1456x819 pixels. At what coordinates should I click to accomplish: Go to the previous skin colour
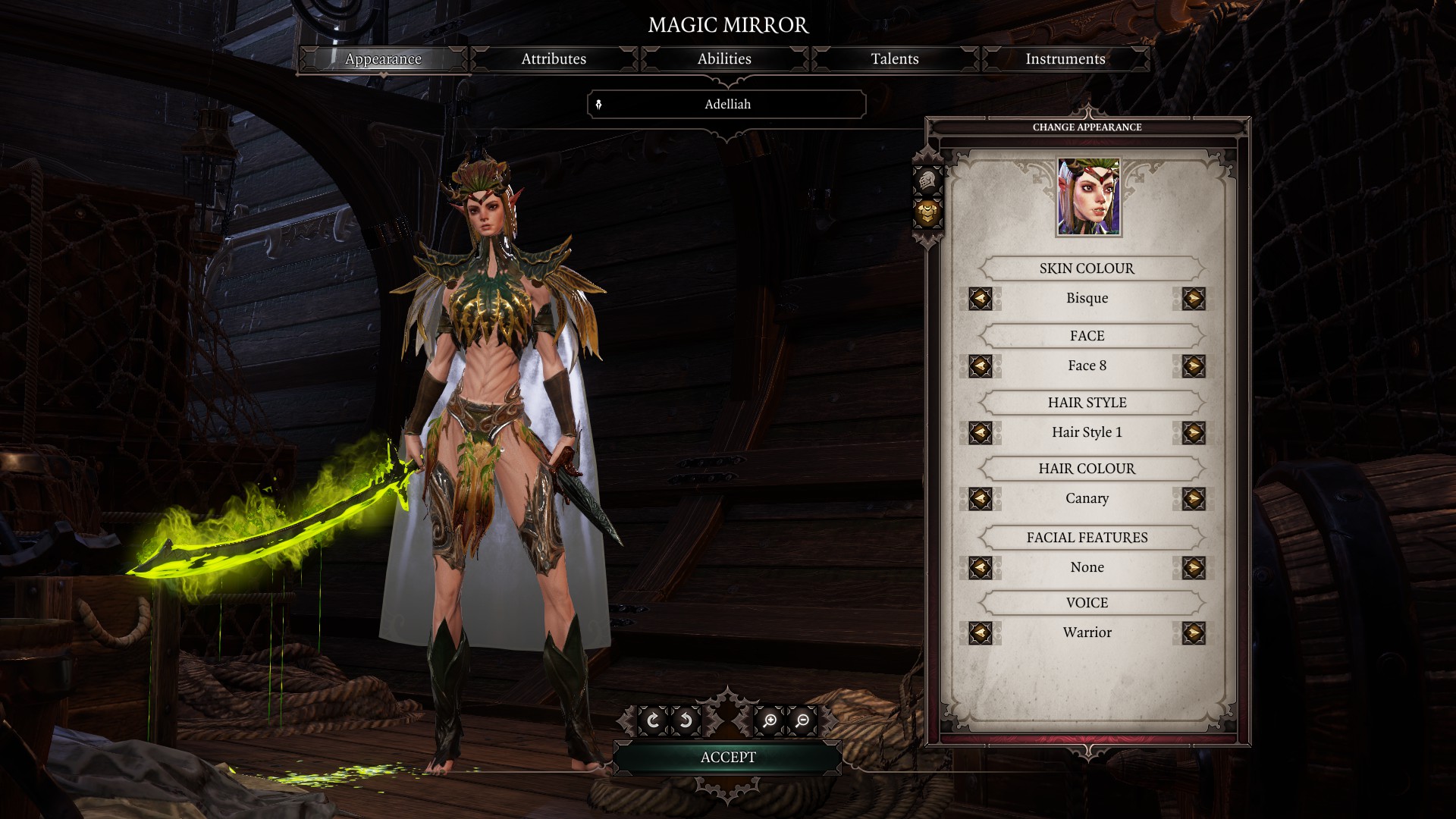(981, 299)
